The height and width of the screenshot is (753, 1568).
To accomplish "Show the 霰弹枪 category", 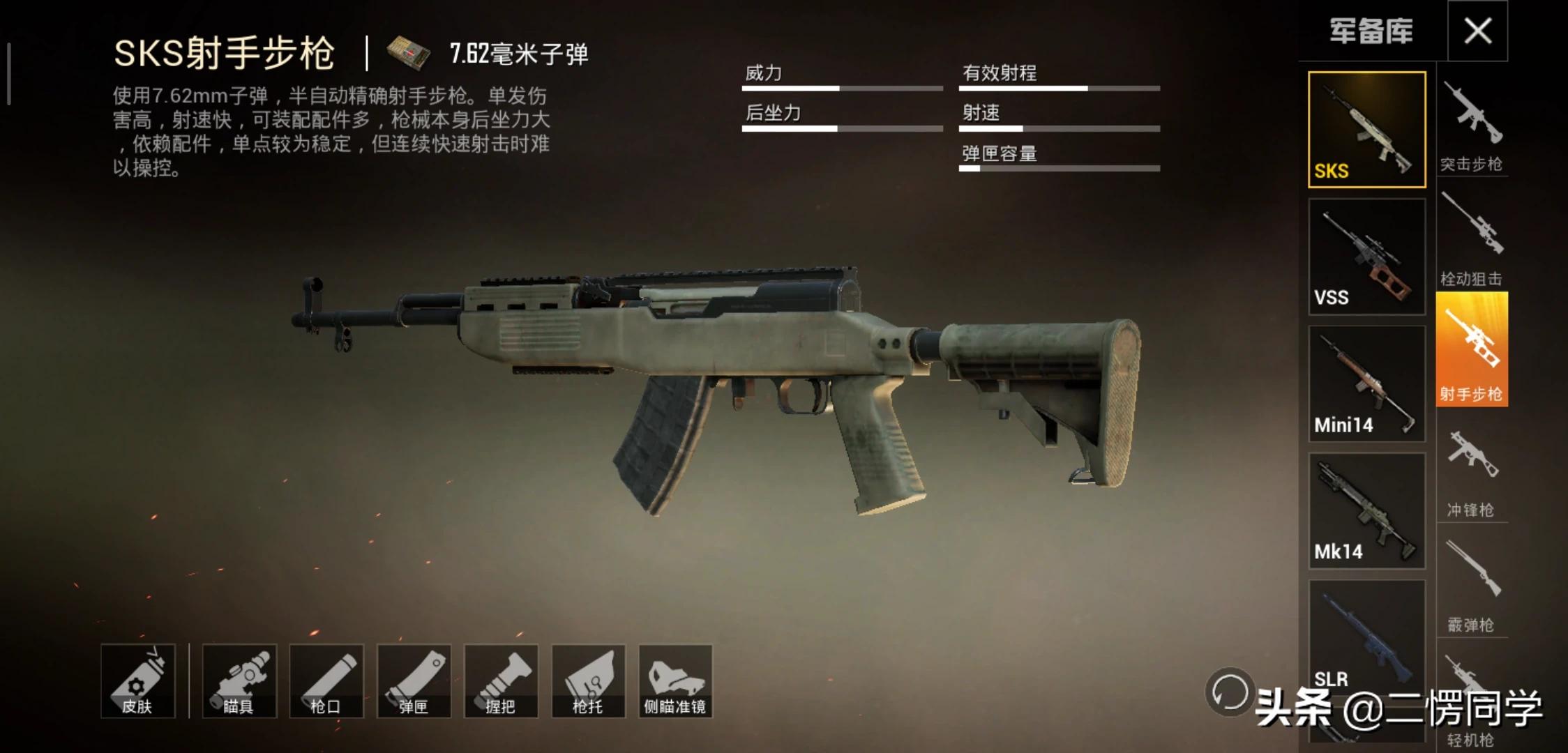I will pos(1472,587).
